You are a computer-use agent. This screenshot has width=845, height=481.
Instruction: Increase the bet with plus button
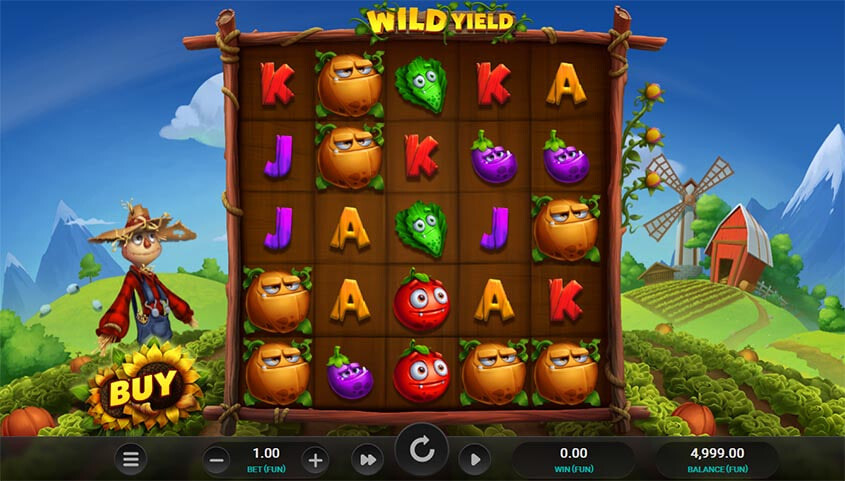tap(315, 460)
